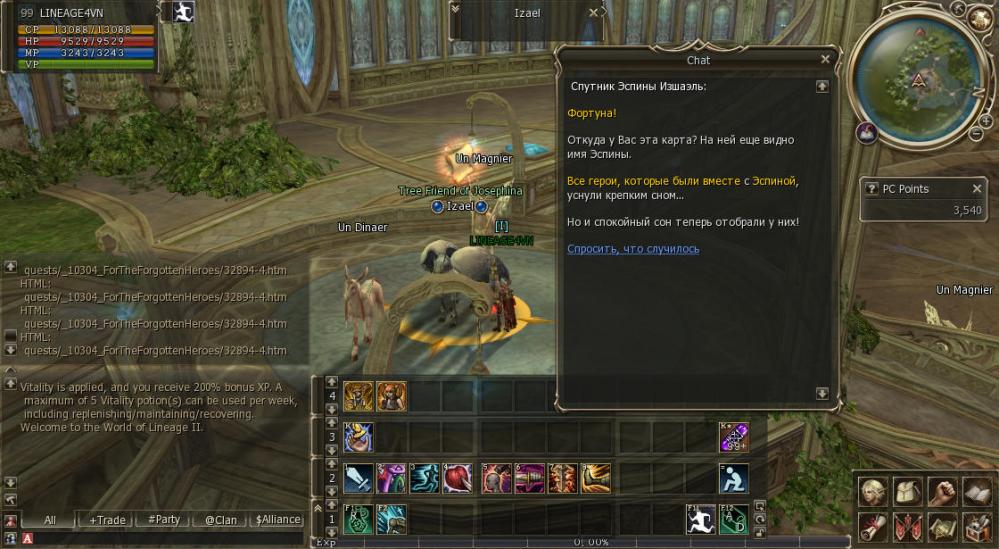This screenshot has width=999, height=549.
Task: Click the red heart skill icon
Action: point(457,478)
